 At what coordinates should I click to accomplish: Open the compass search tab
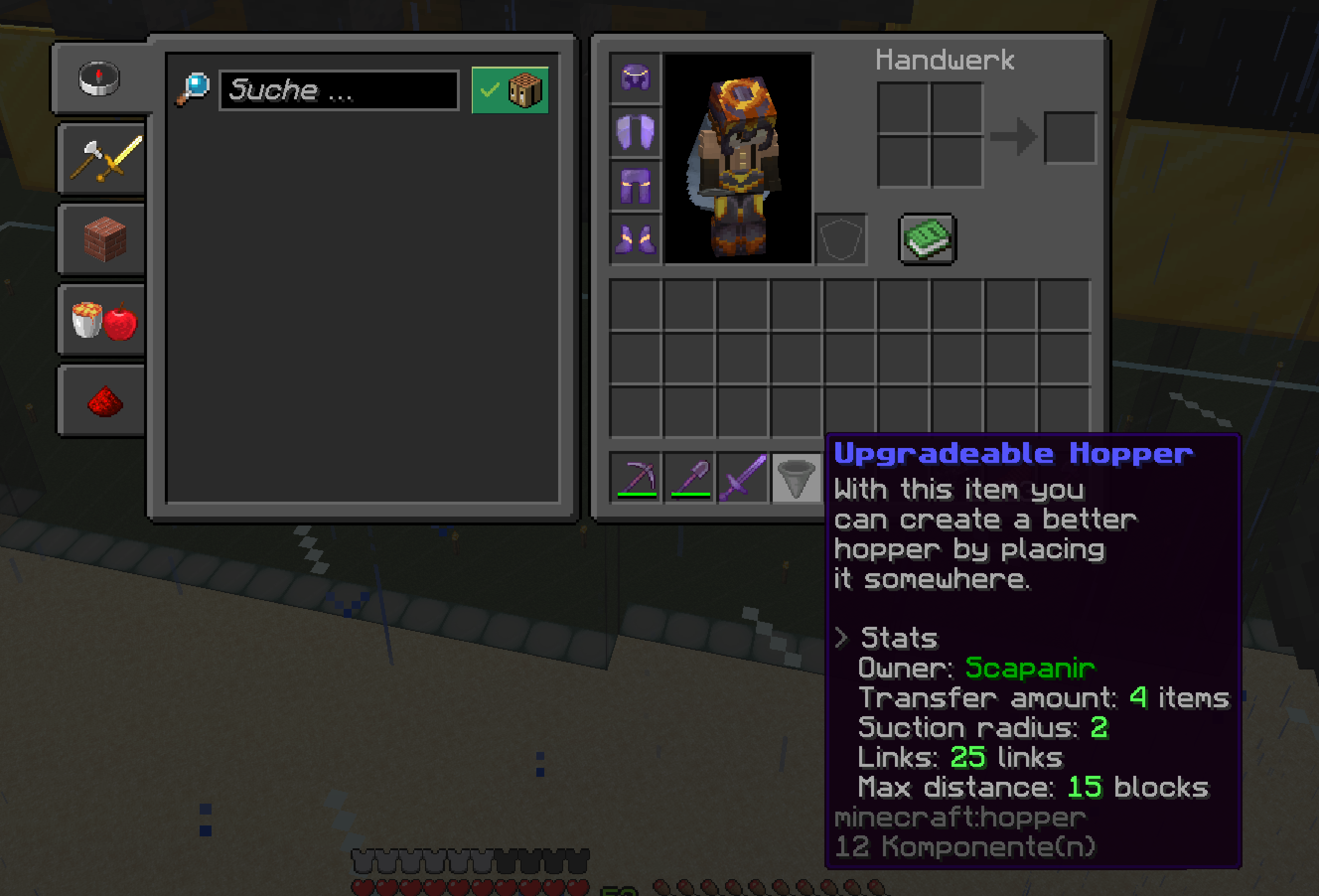point(99,78)
